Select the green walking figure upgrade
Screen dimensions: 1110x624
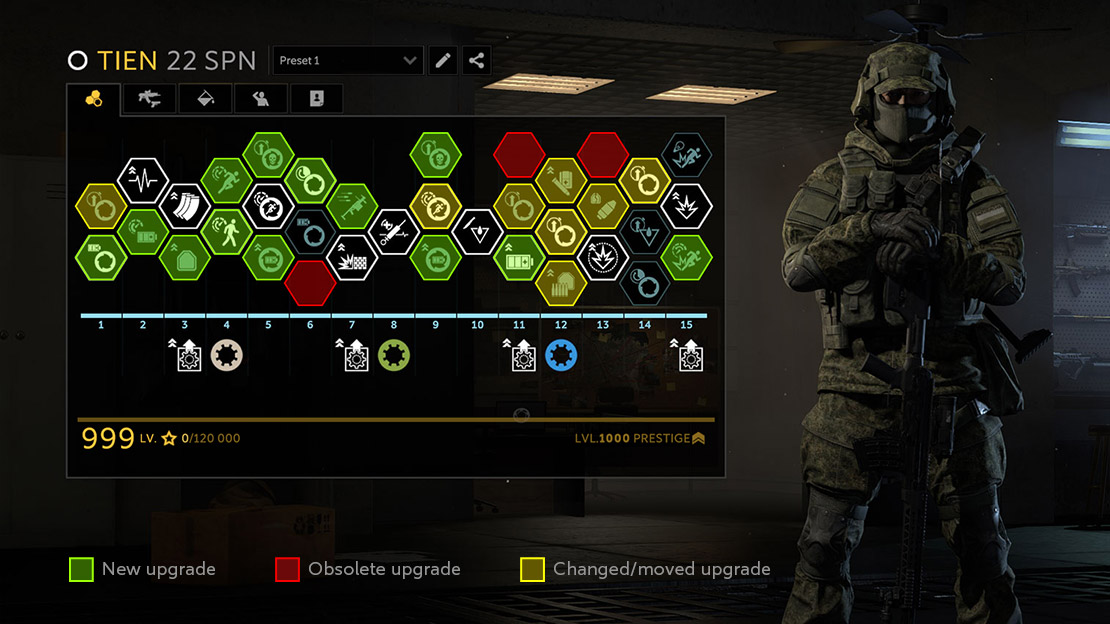click(x=226, y=232)
